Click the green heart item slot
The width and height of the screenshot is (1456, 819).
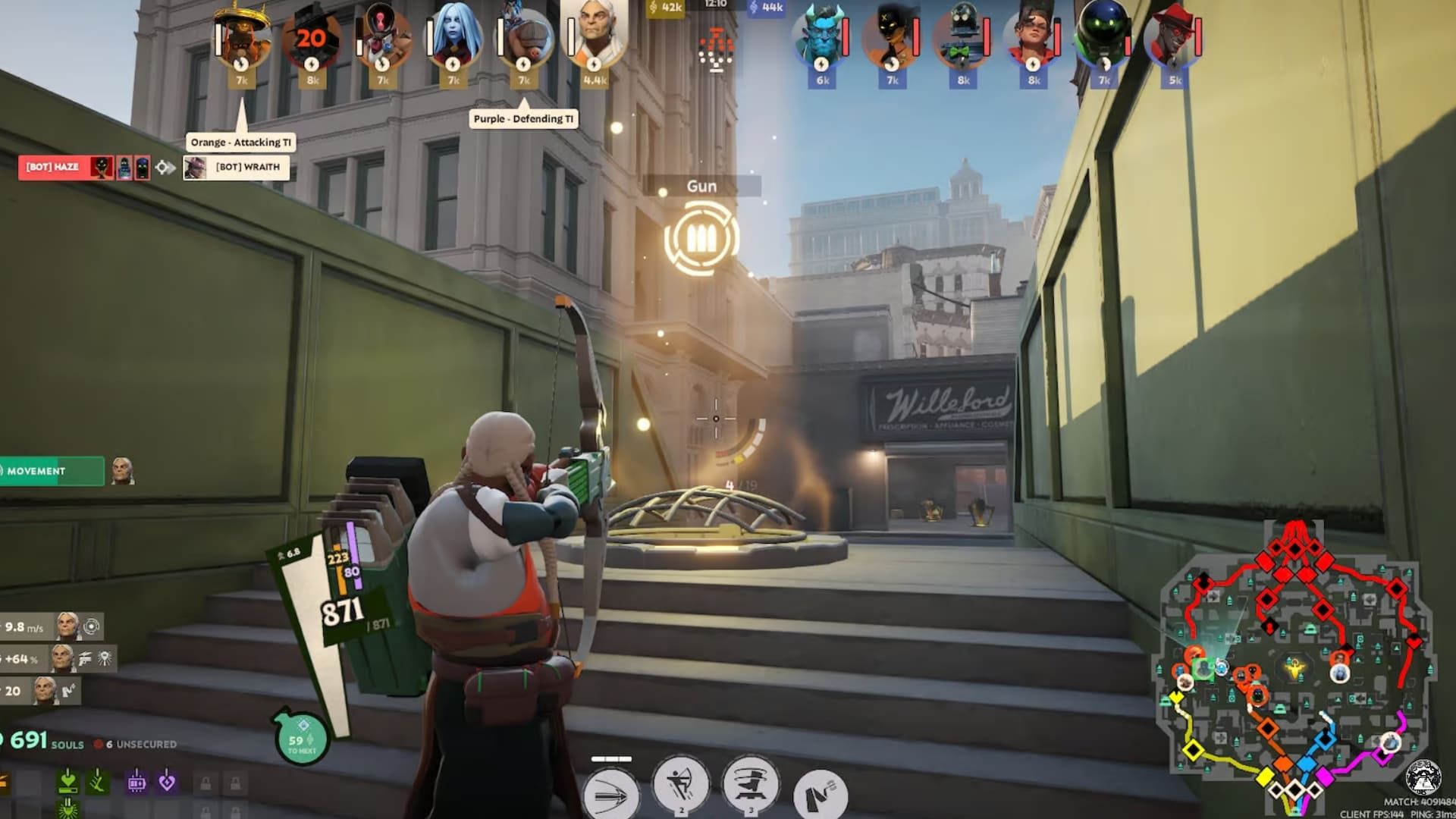point(67,781)
